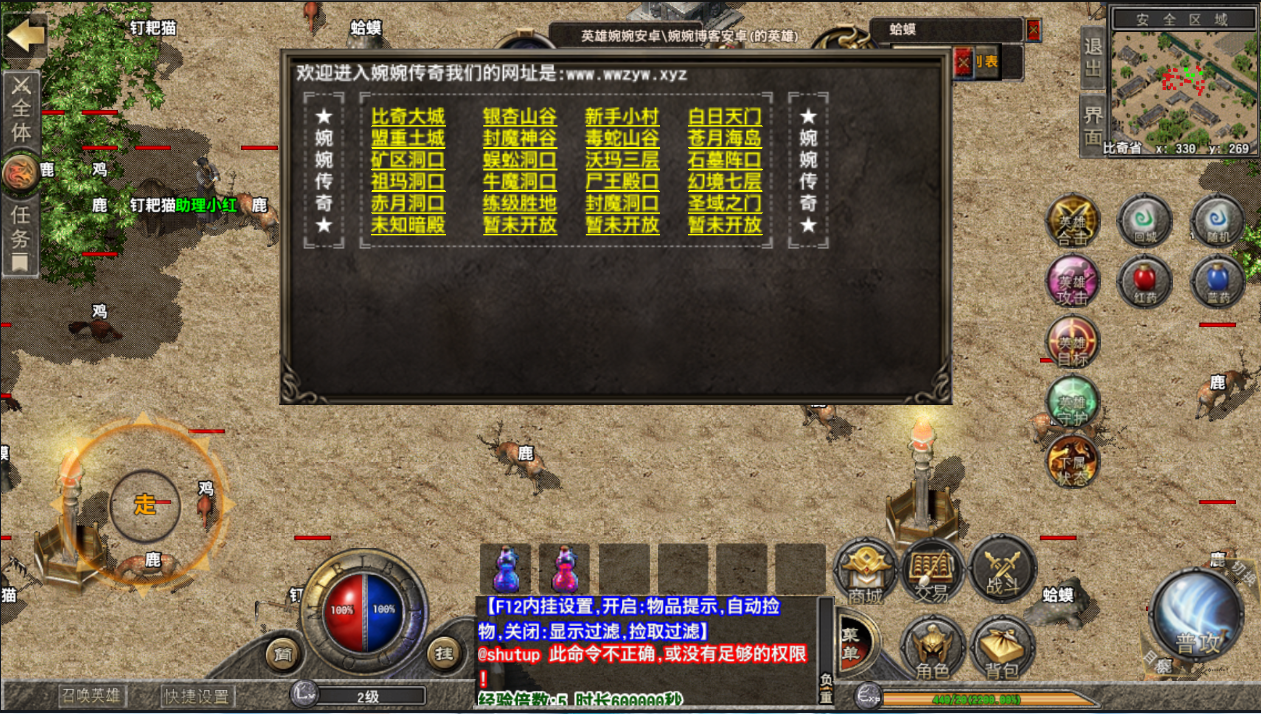Open the 任务 quest panel
The width and height of the screenshot is (1261, 714).
[20, 237]
